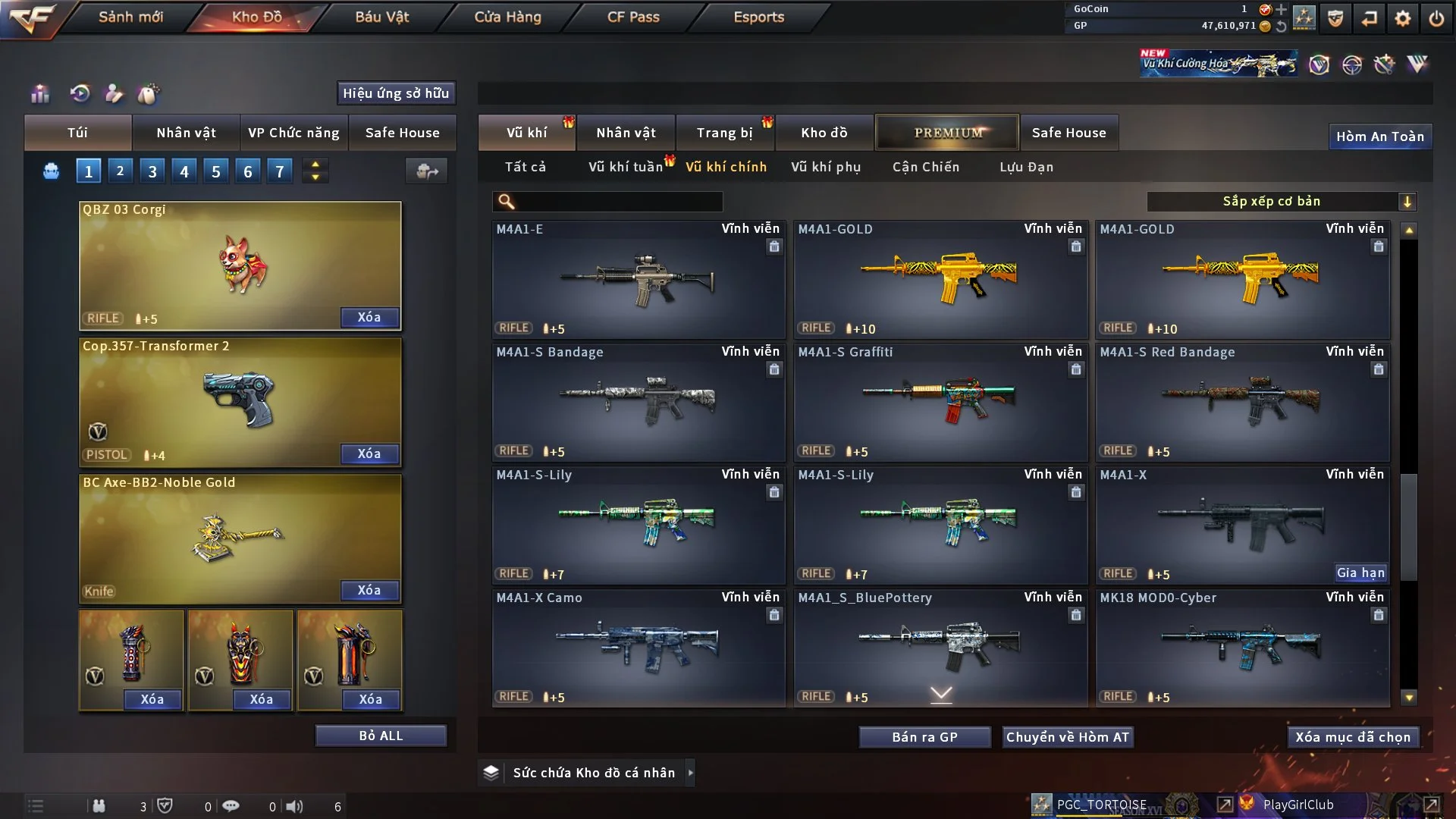Switch to the Esports menu
1456x819 pixels.
pos(758,17)
